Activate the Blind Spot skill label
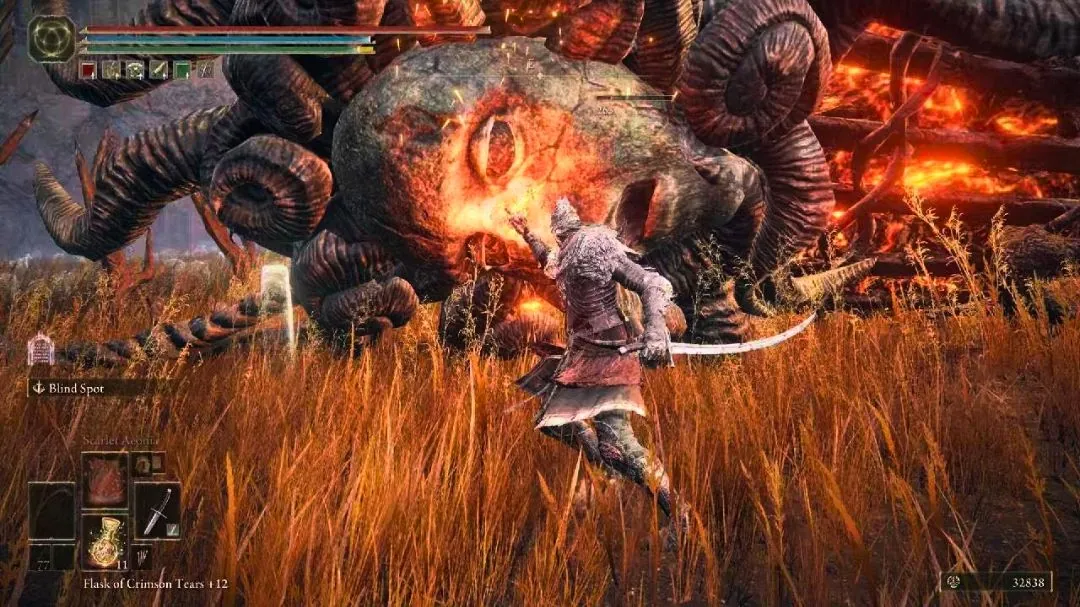Screen dimensions: 1080x607 click(75, 388)
